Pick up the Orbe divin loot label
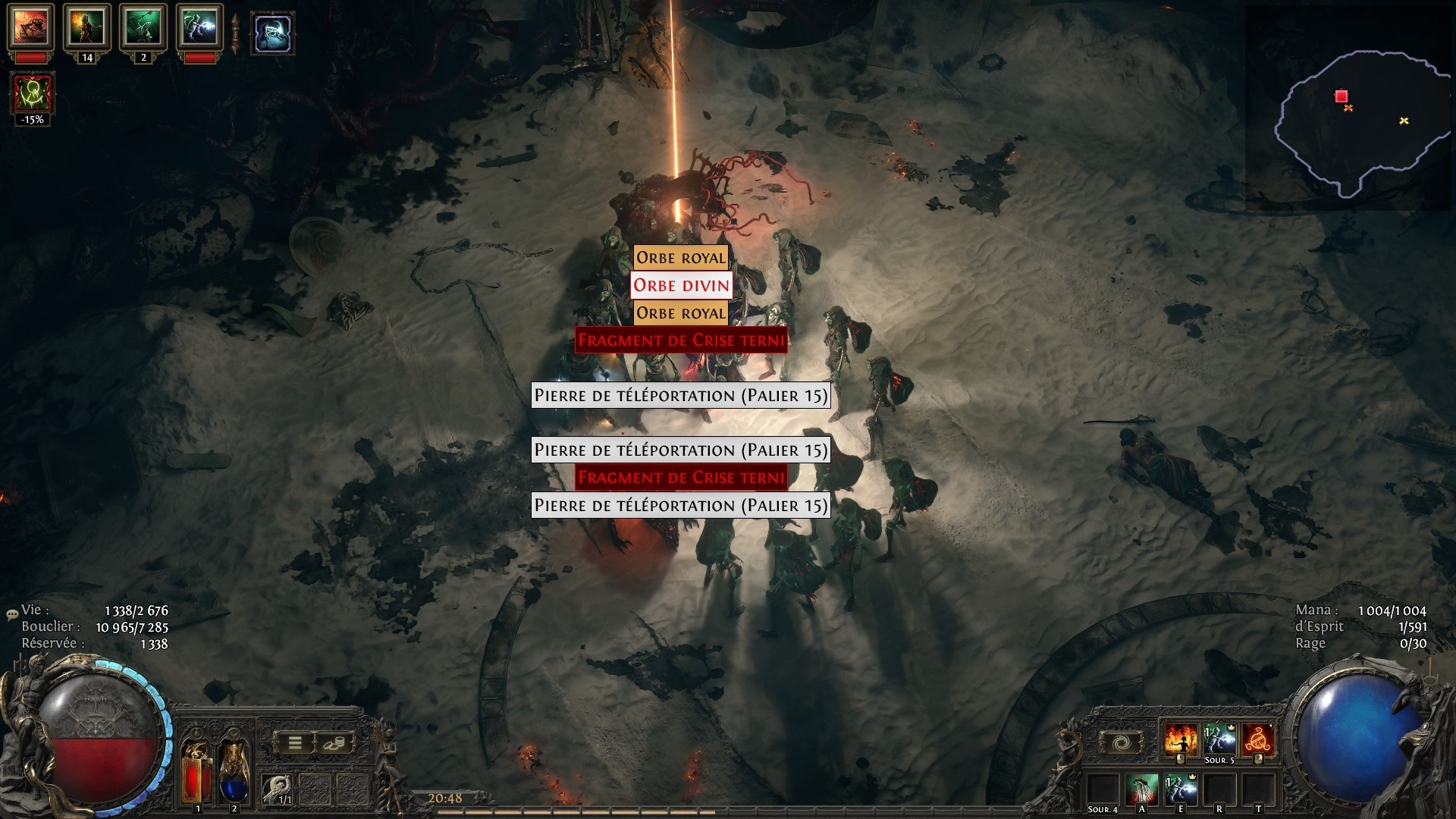 (681, 285)
